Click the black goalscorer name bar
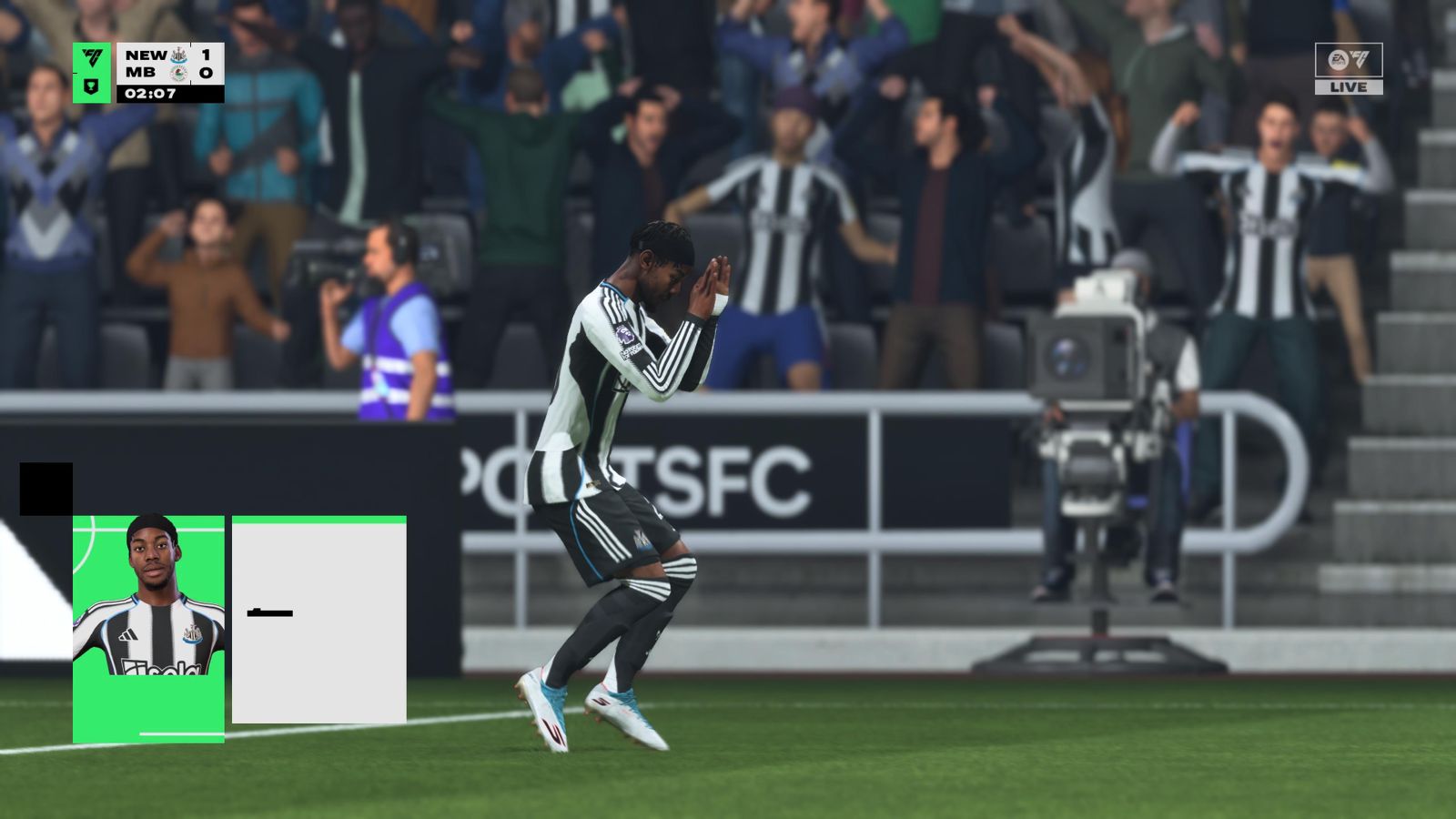 coord(270,613)
